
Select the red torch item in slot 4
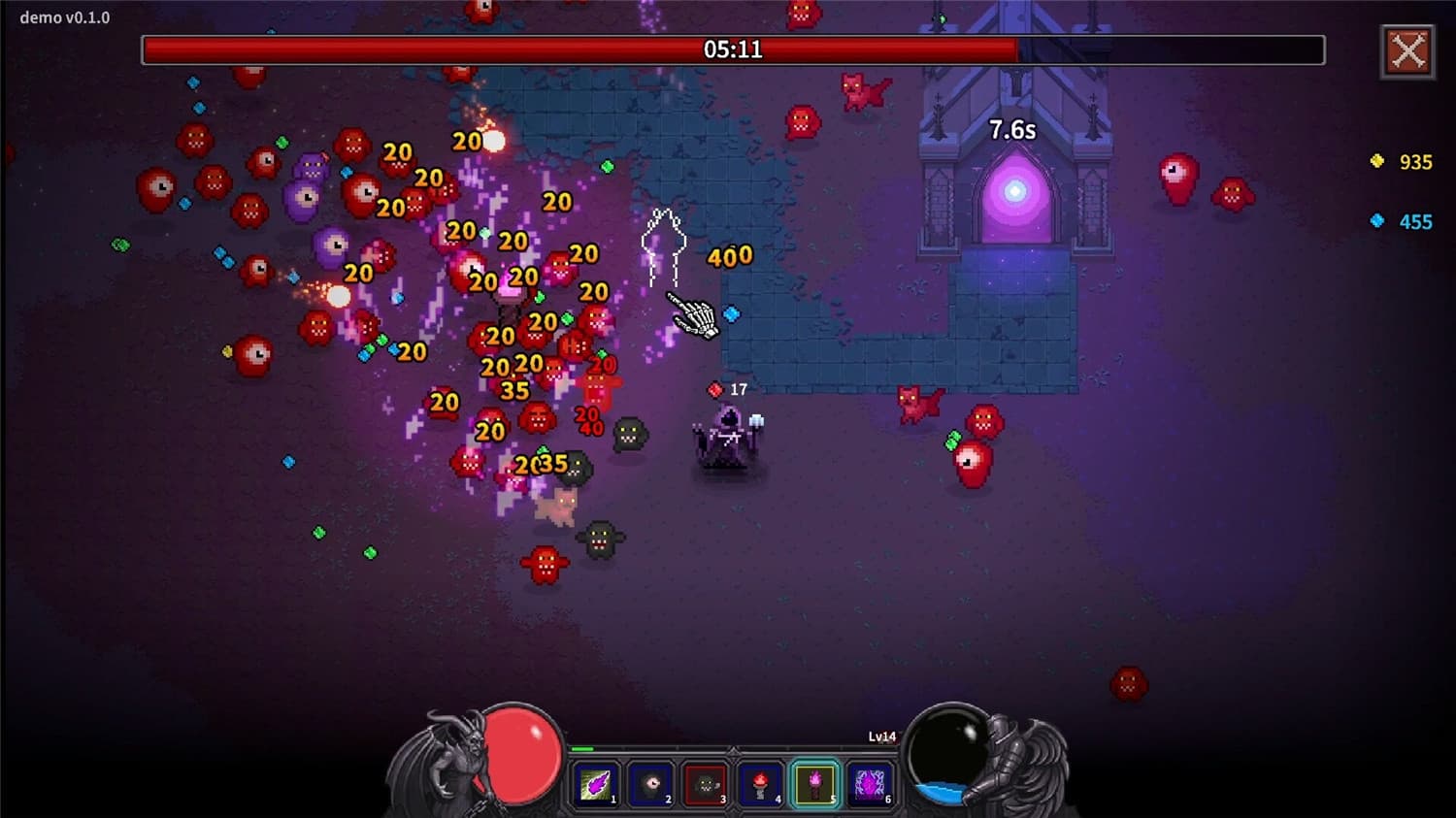(760, 784)
